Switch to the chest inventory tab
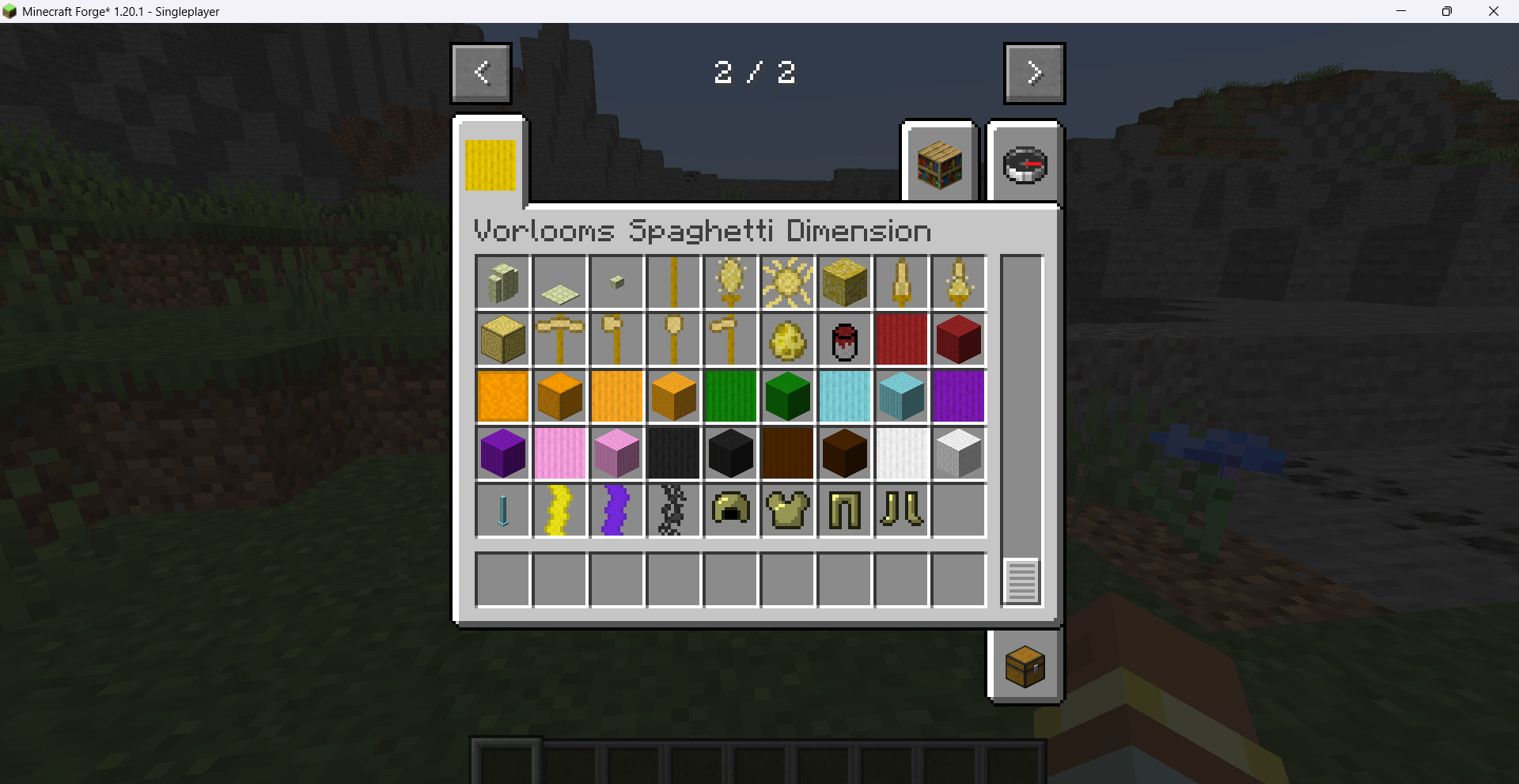This screenshot has width=1519, height=784. pos(1025,666)
